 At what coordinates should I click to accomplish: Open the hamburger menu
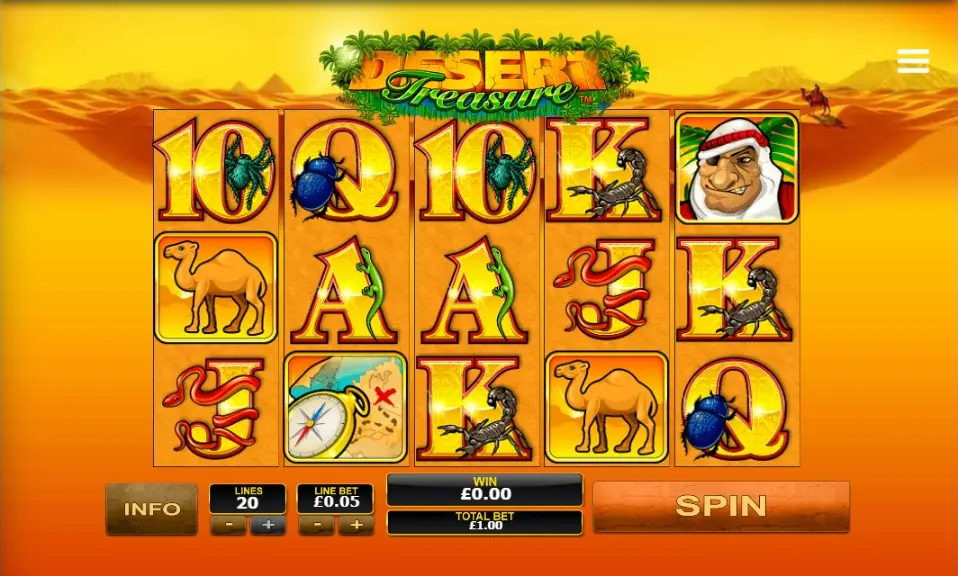click(x=913, y=61)
